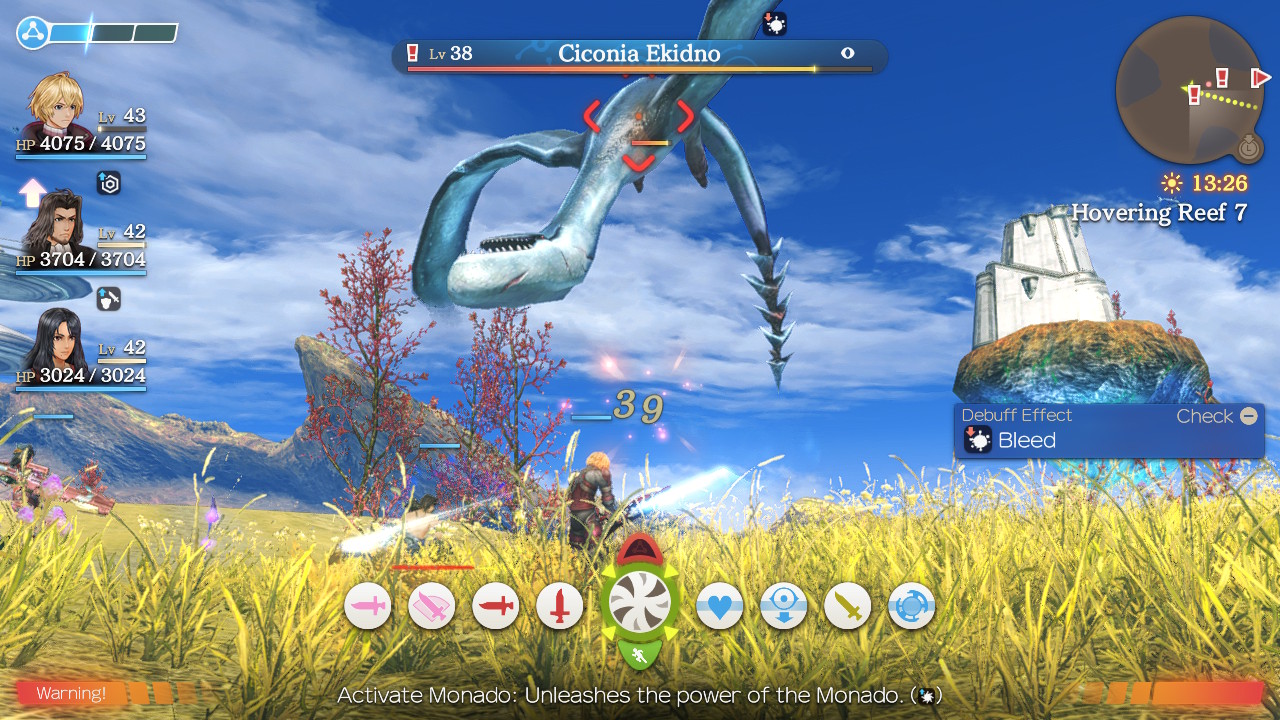Activate the blue circular aura art
Viewport: 1280px width, 720px height.
pos(912,606)
